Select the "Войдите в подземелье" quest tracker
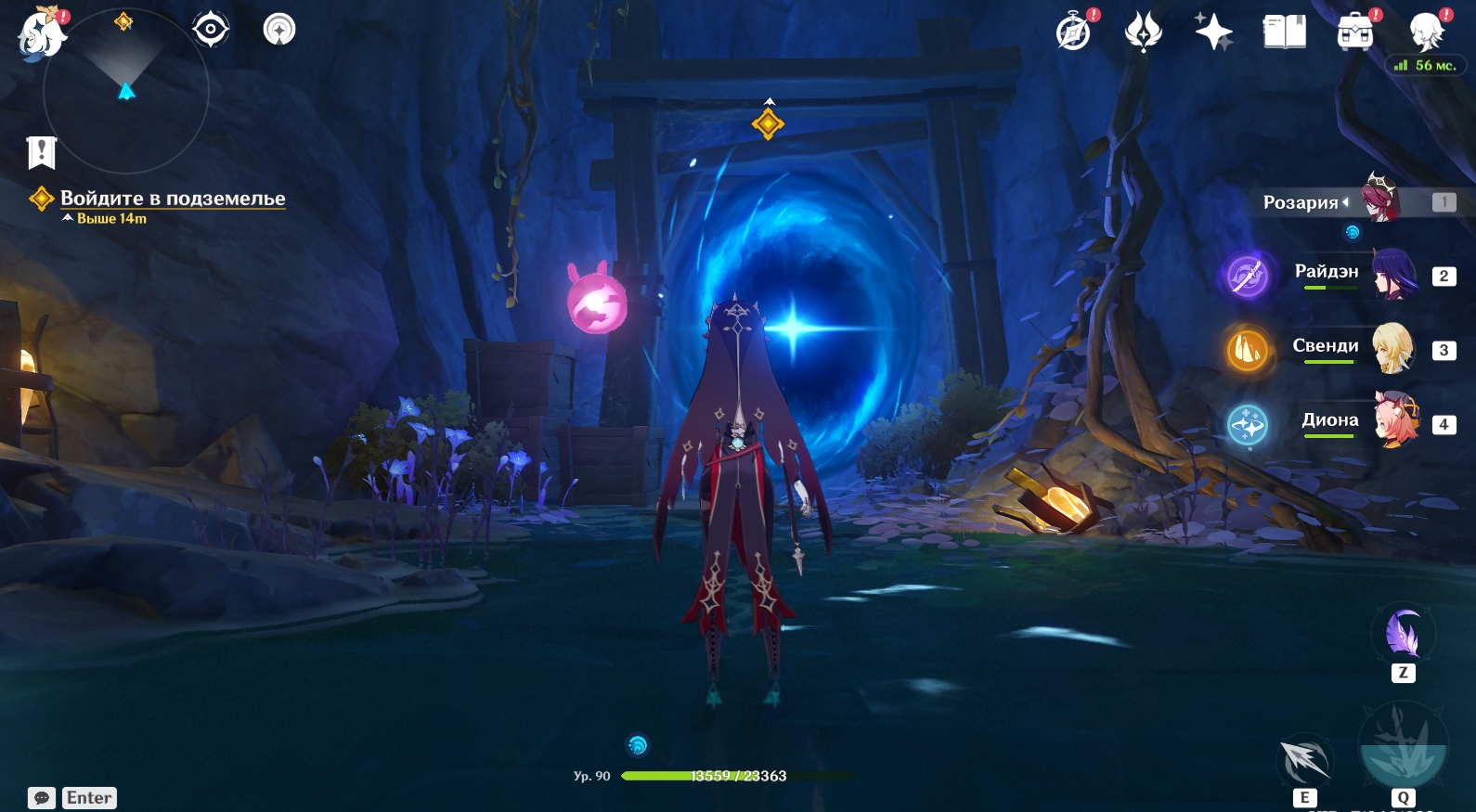1476x812 pixels. click(x=173, y=199)
